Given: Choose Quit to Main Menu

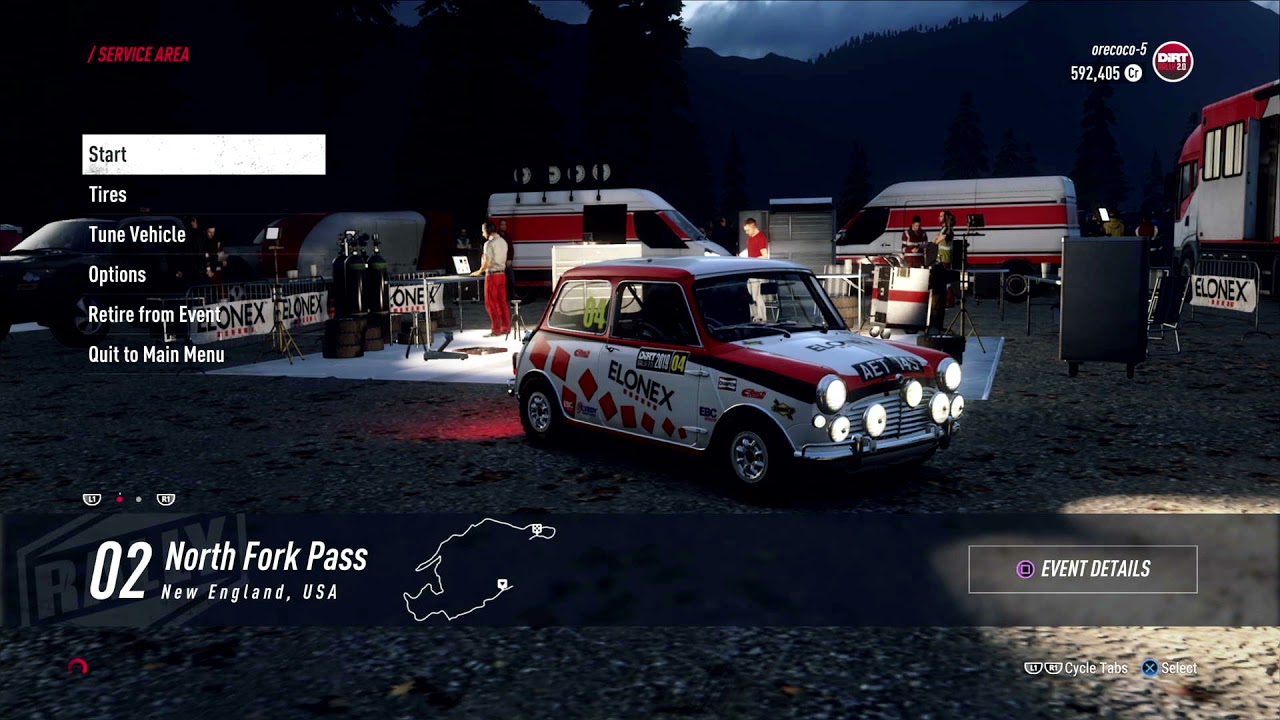Looking at the screenshot, I should click(x=156, y=354).
